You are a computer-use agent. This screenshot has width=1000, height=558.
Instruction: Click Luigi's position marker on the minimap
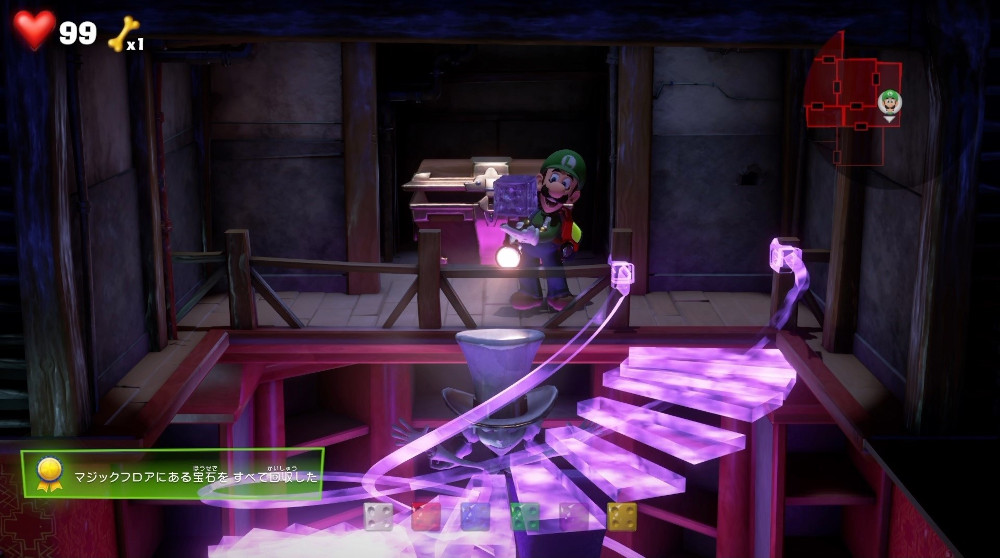click(x=889, y=102)
